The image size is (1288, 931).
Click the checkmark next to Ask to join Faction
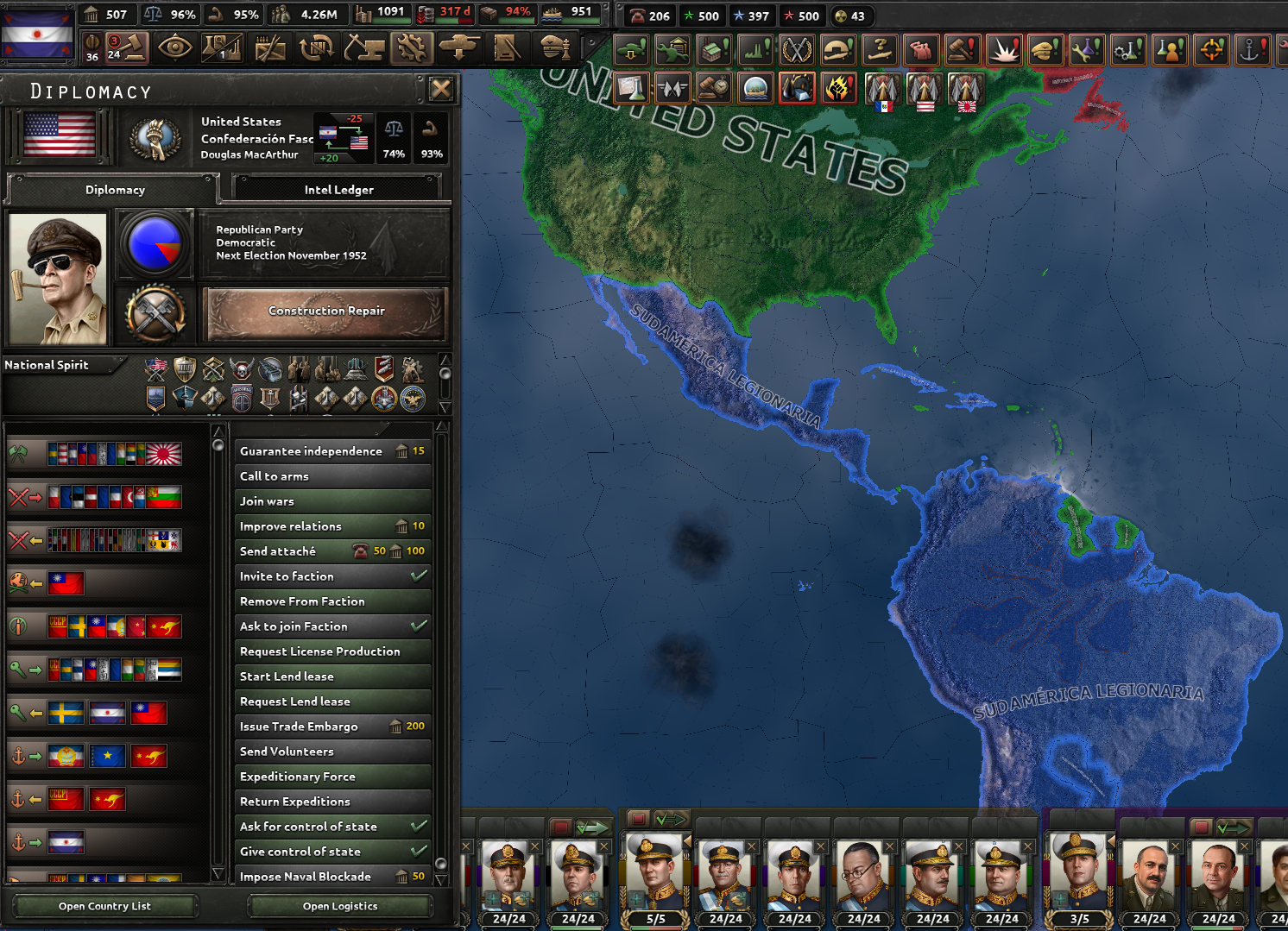420,626
